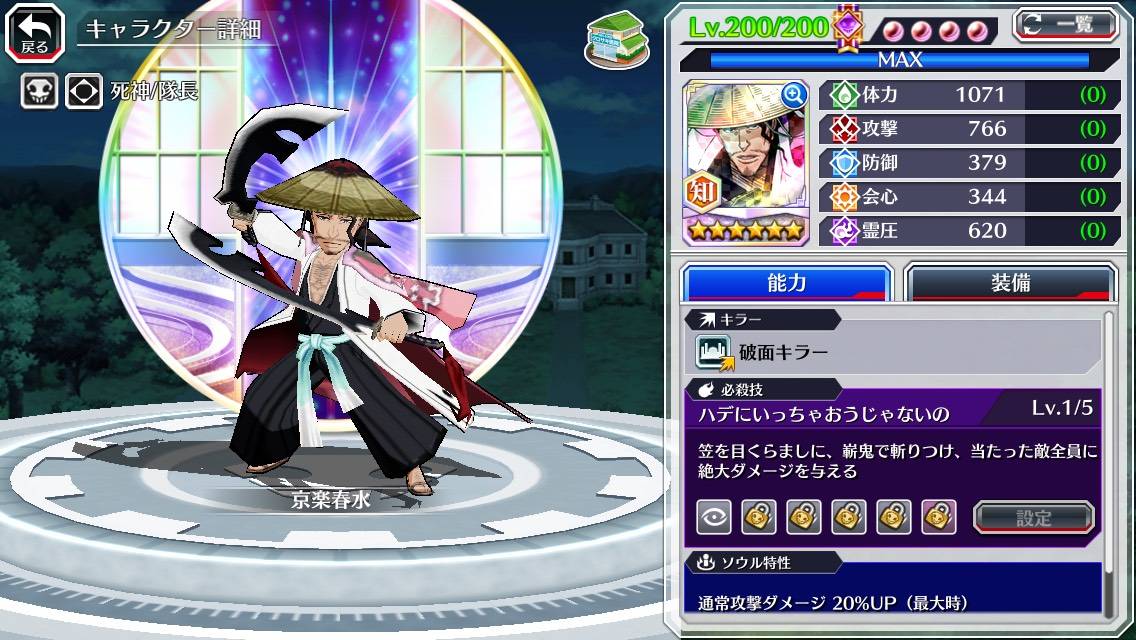Switch to the 装備 tab
Screen dimensions: 1136x640
pos(1010,283)
